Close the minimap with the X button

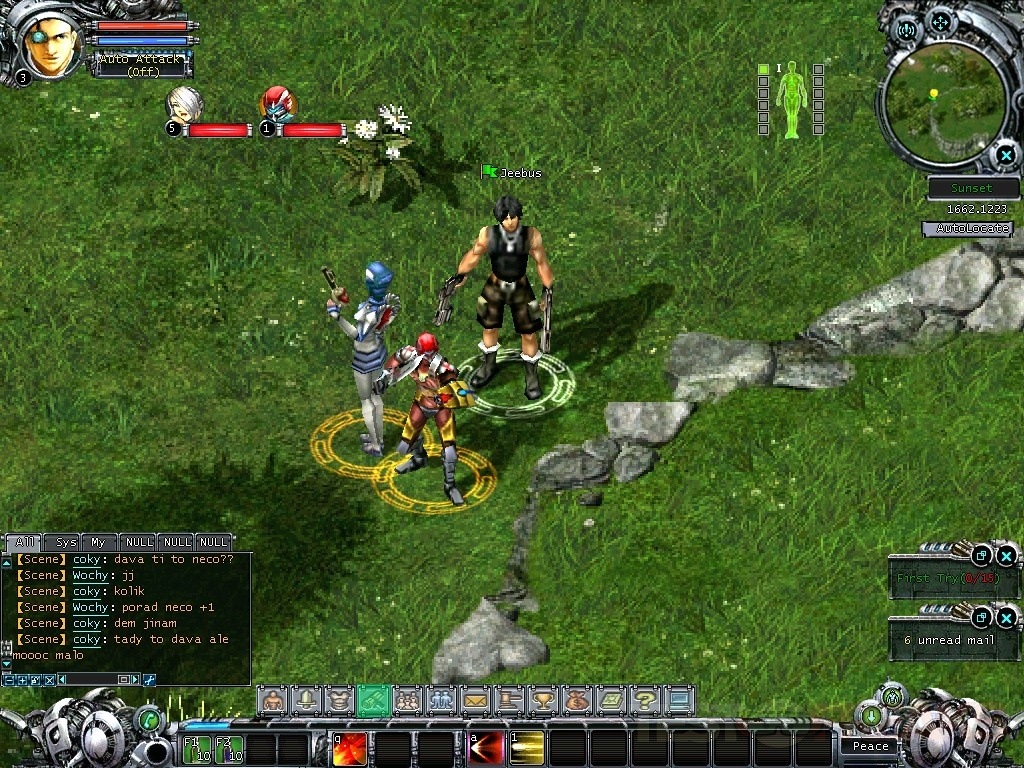[x=1005, y=155]
